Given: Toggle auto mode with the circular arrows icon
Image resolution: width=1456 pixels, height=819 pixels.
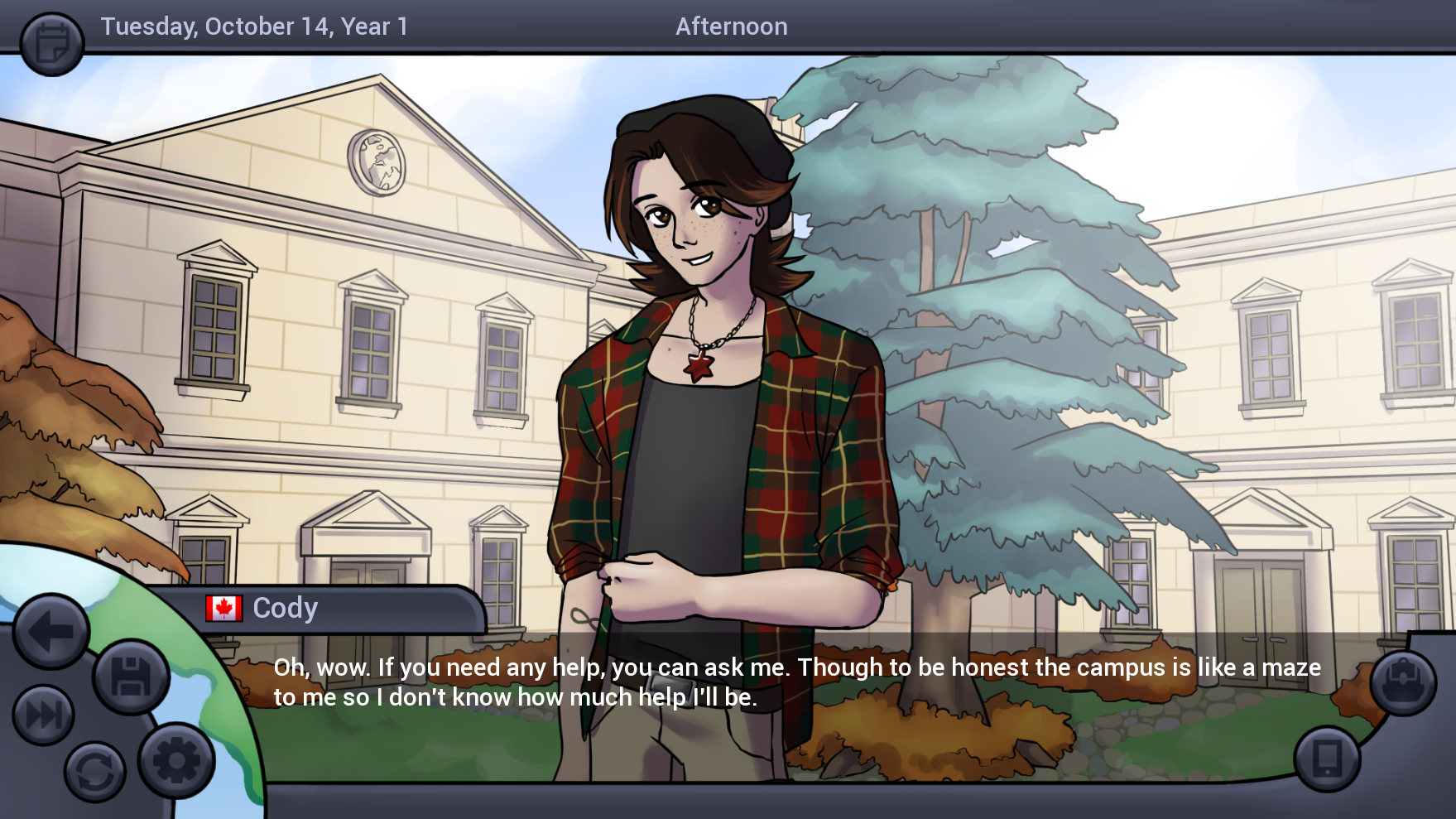Looking at the screenshot, I should point(95,772).
